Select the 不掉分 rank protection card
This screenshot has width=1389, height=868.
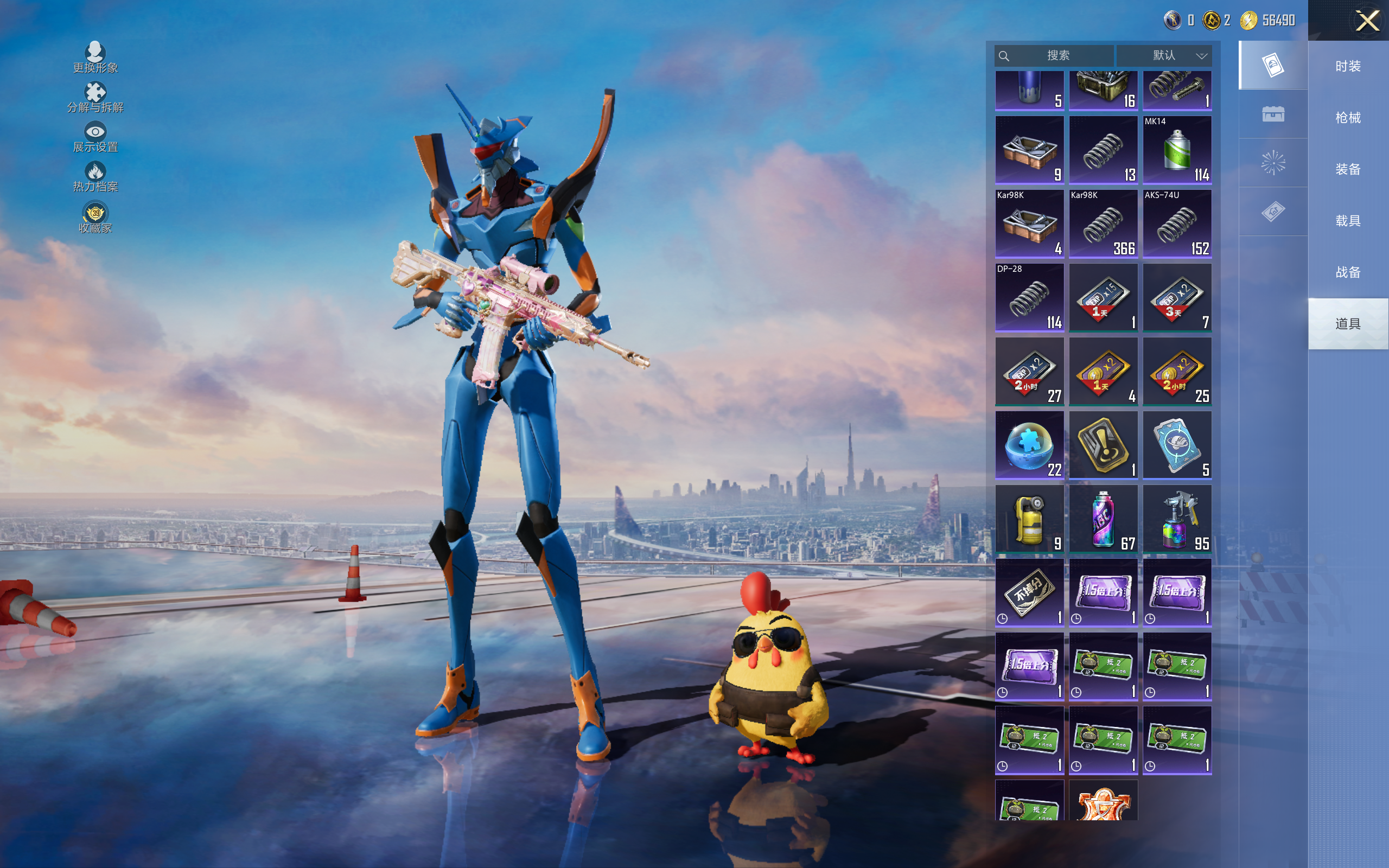pos(1029,592)
